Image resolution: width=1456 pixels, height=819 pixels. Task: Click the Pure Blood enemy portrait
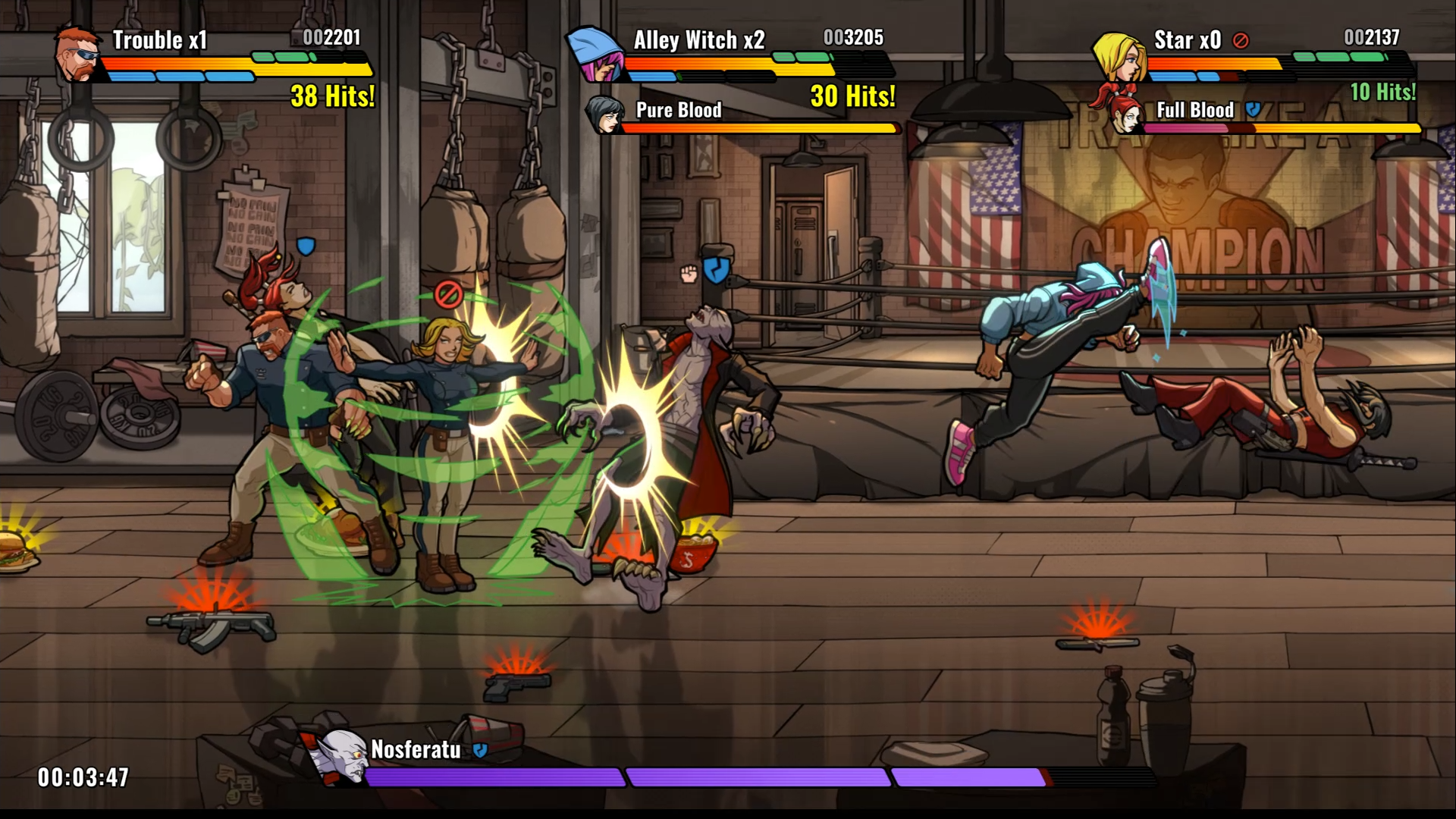point(604,115)
